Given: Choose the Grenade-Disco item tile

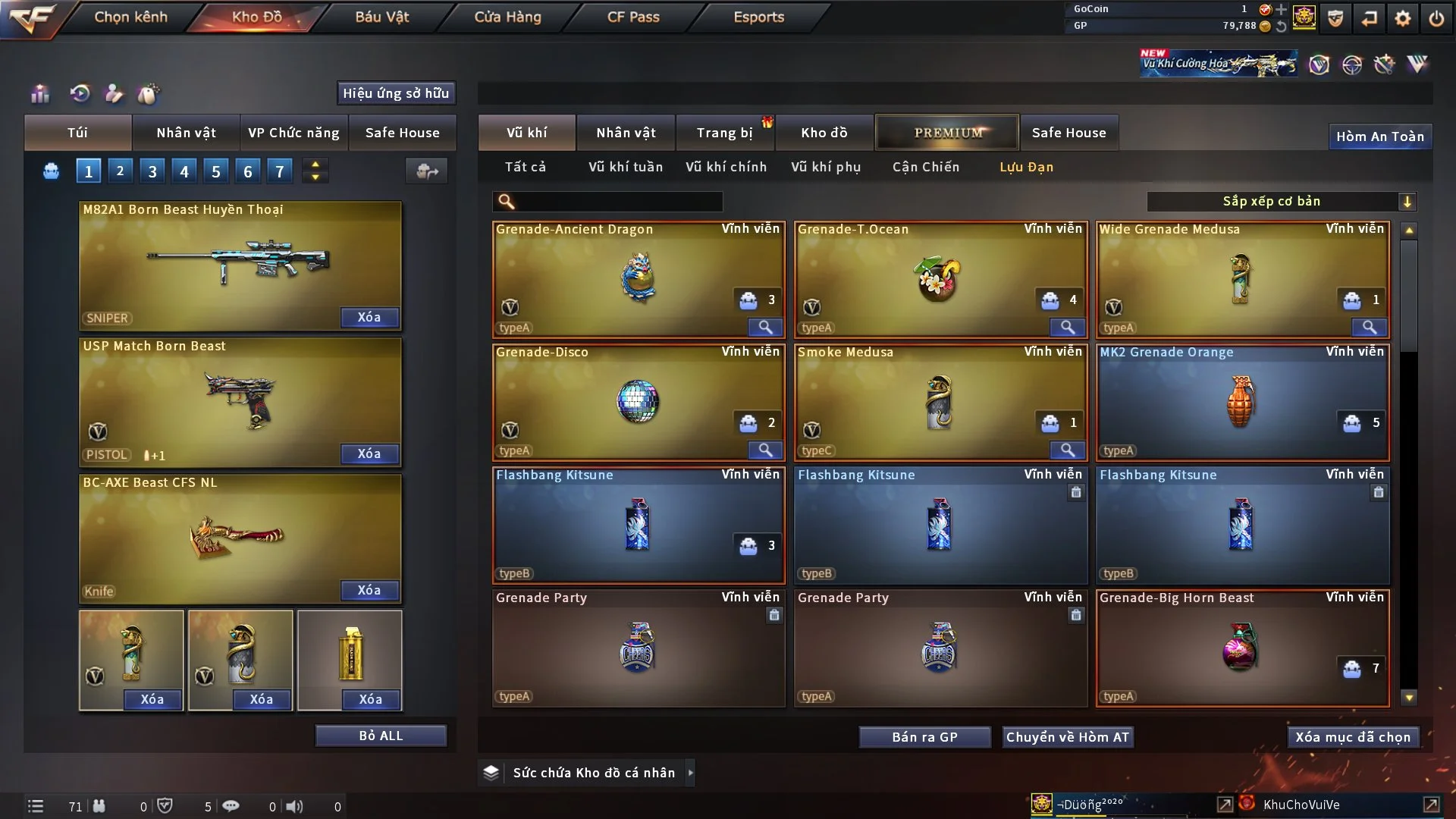Looking at the screenshot, I should point(638,402).
